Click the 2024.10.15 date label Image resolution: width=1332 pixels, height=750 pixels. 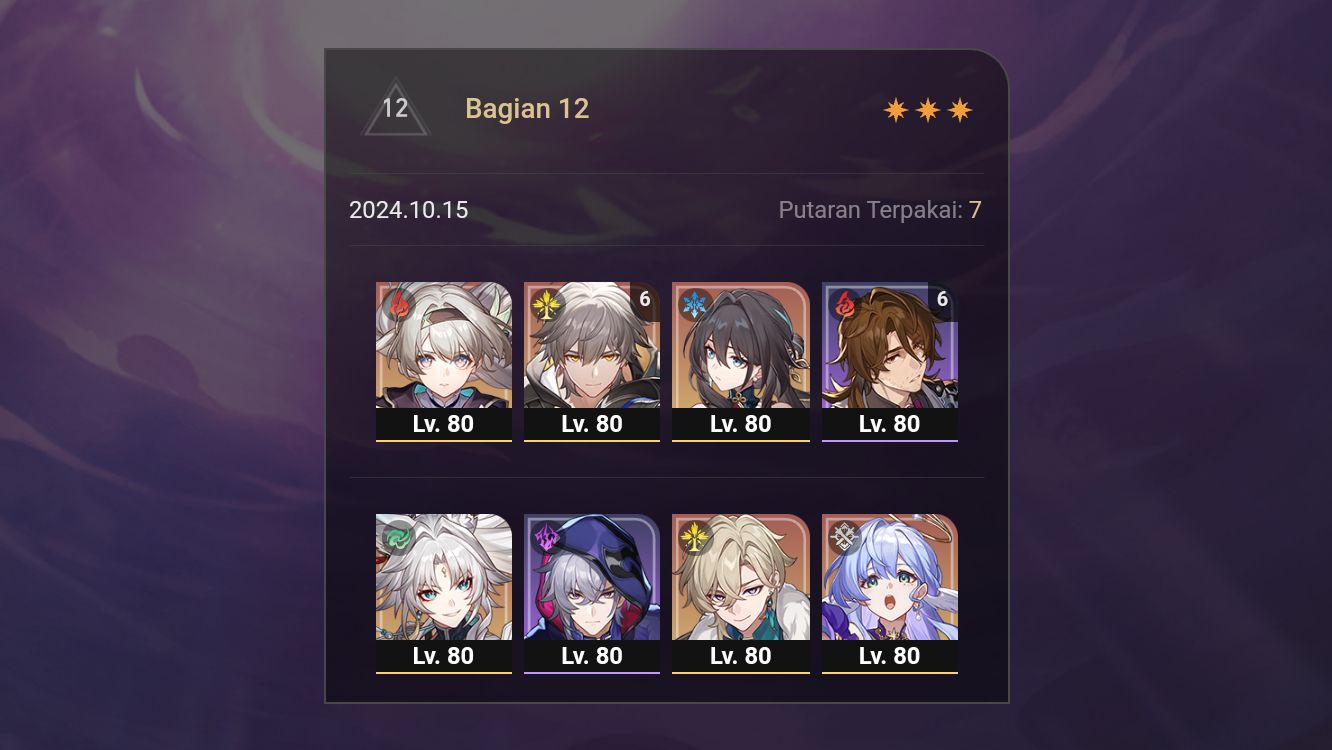coord(408,210)
